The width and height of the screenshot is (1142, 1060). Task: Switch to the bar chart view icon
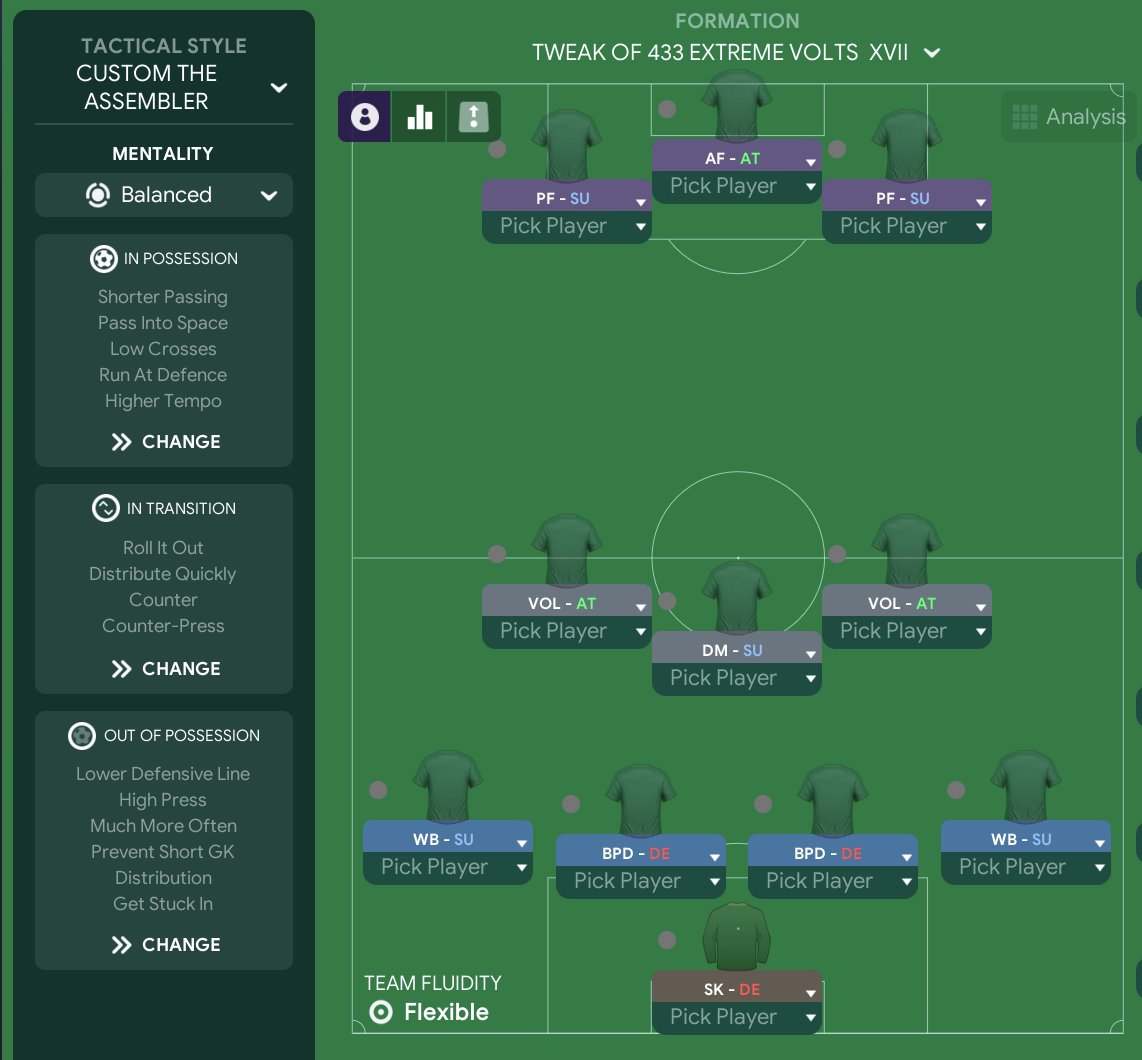pyautogui.click(x=420, y=117)
